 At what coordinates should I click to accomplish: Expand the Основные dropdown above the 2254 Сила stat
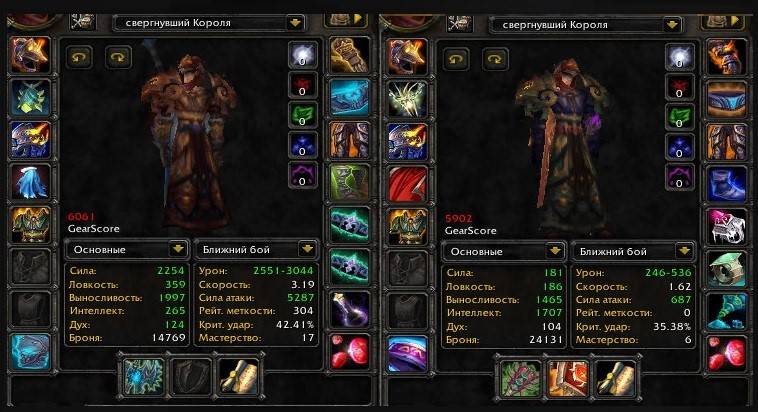tap(178, 249)
